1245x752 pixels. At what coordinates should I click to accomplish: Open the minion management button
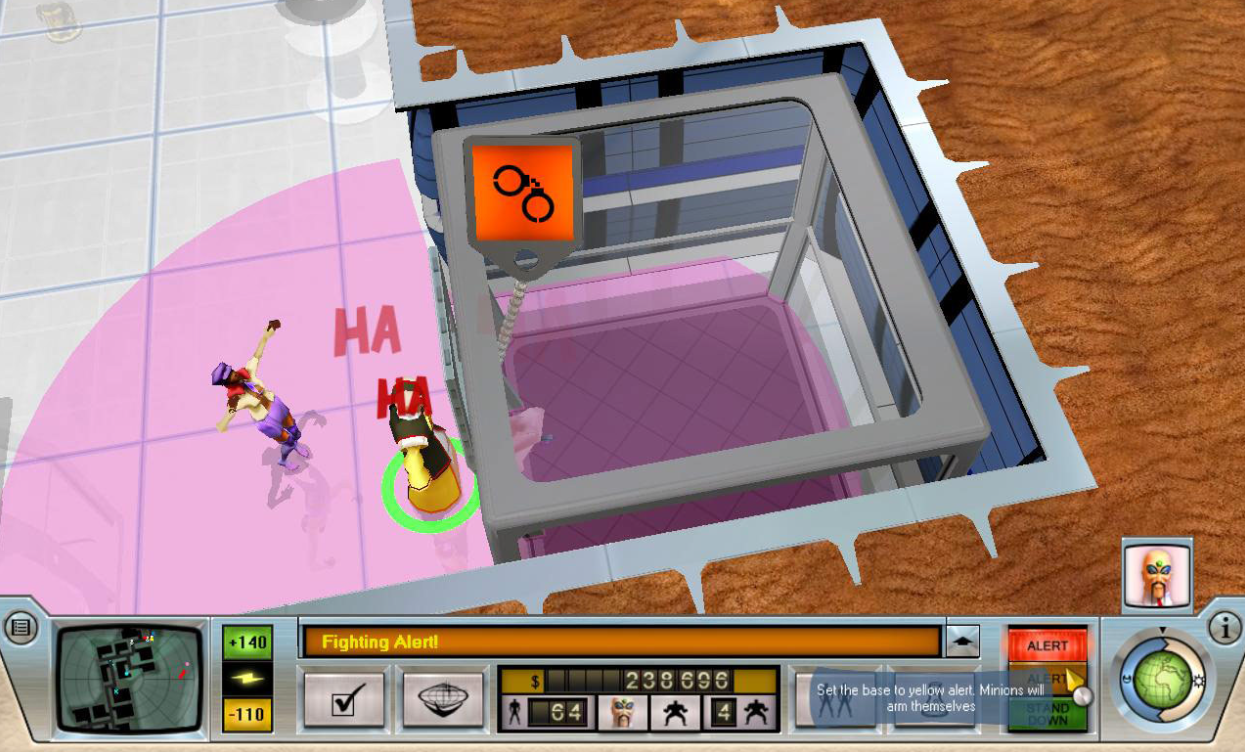click(832, 696)
